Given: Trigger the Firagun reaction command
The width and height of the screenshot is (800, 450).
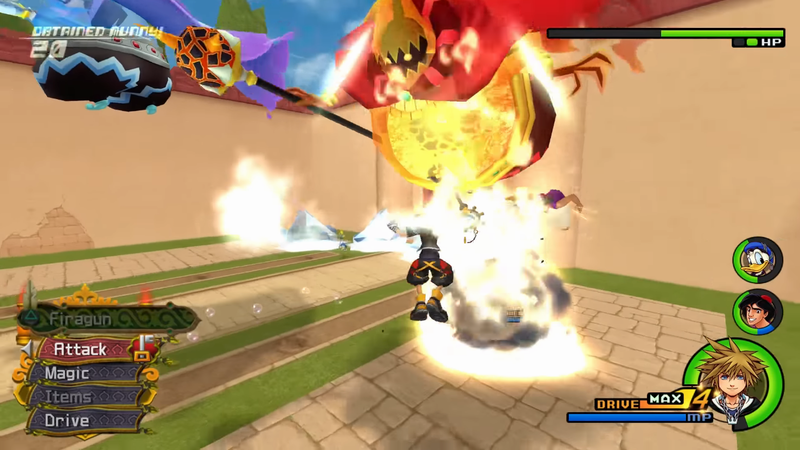Looking at the screenshot, I should pyautogui.click(x=100, y=319).
